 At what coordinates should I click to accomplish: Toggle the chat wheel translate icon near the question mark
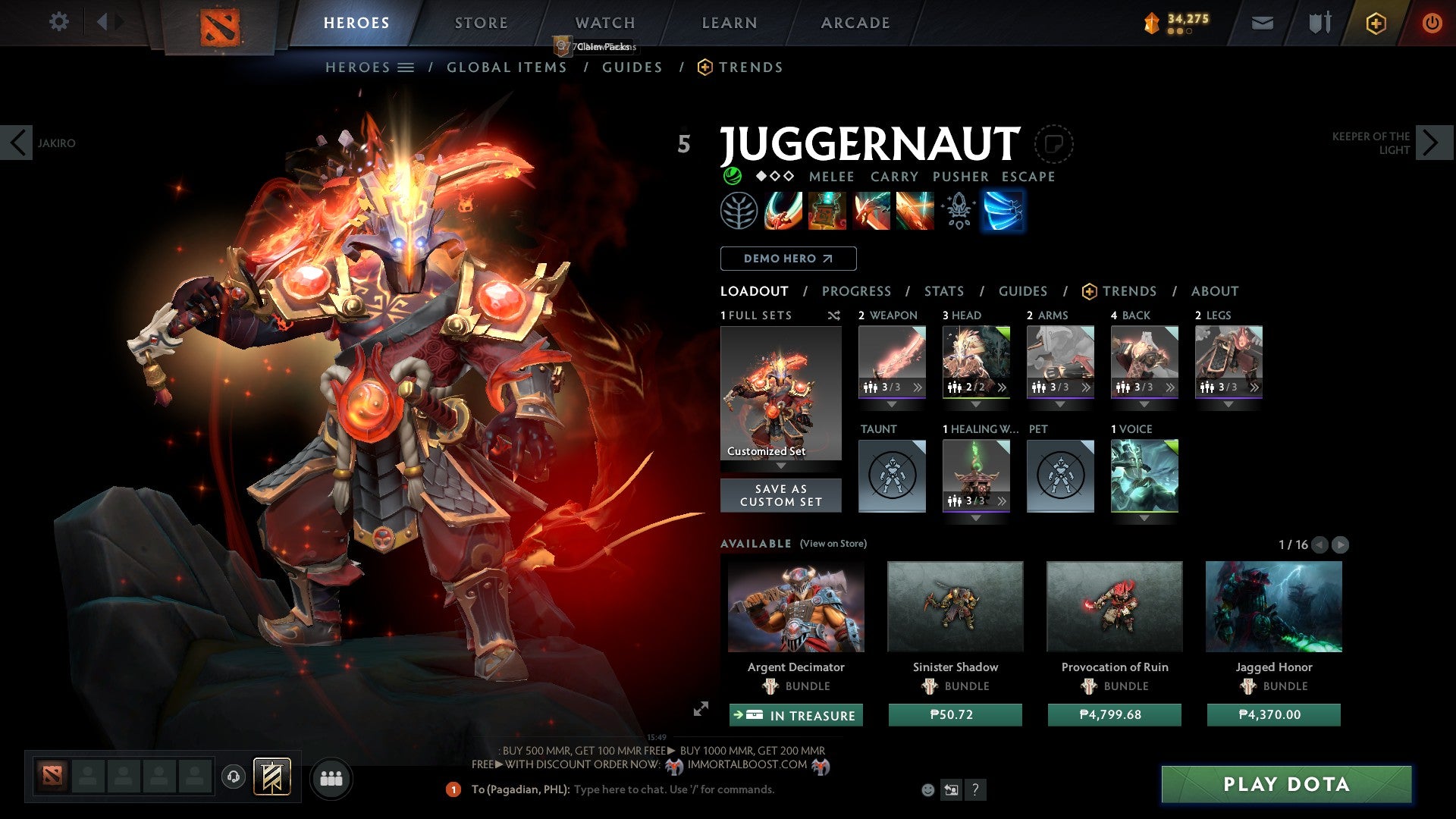(x=950, y=789)
